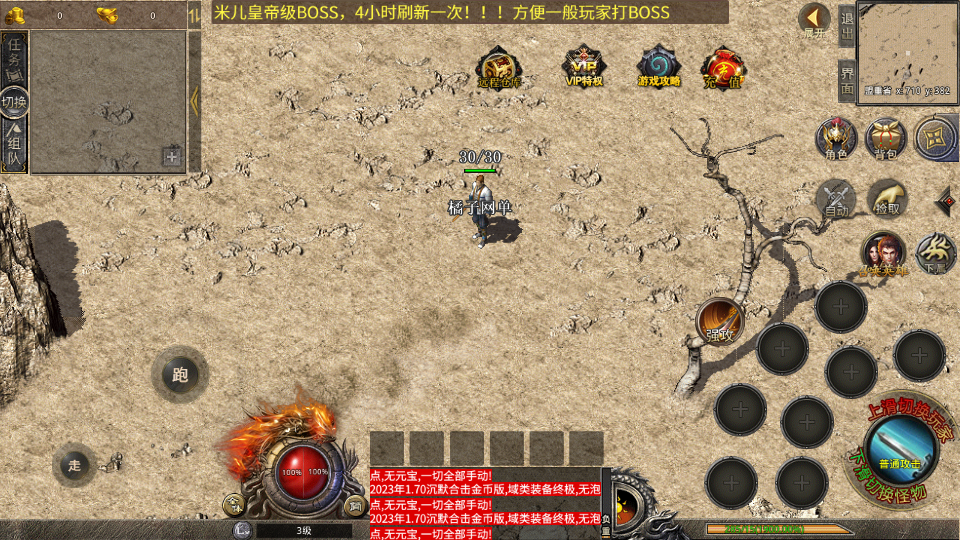Viewport: 960px width, 540px height.
Task: Open the 游戏攻略 game guide
Action: click(x=659, y=66)
